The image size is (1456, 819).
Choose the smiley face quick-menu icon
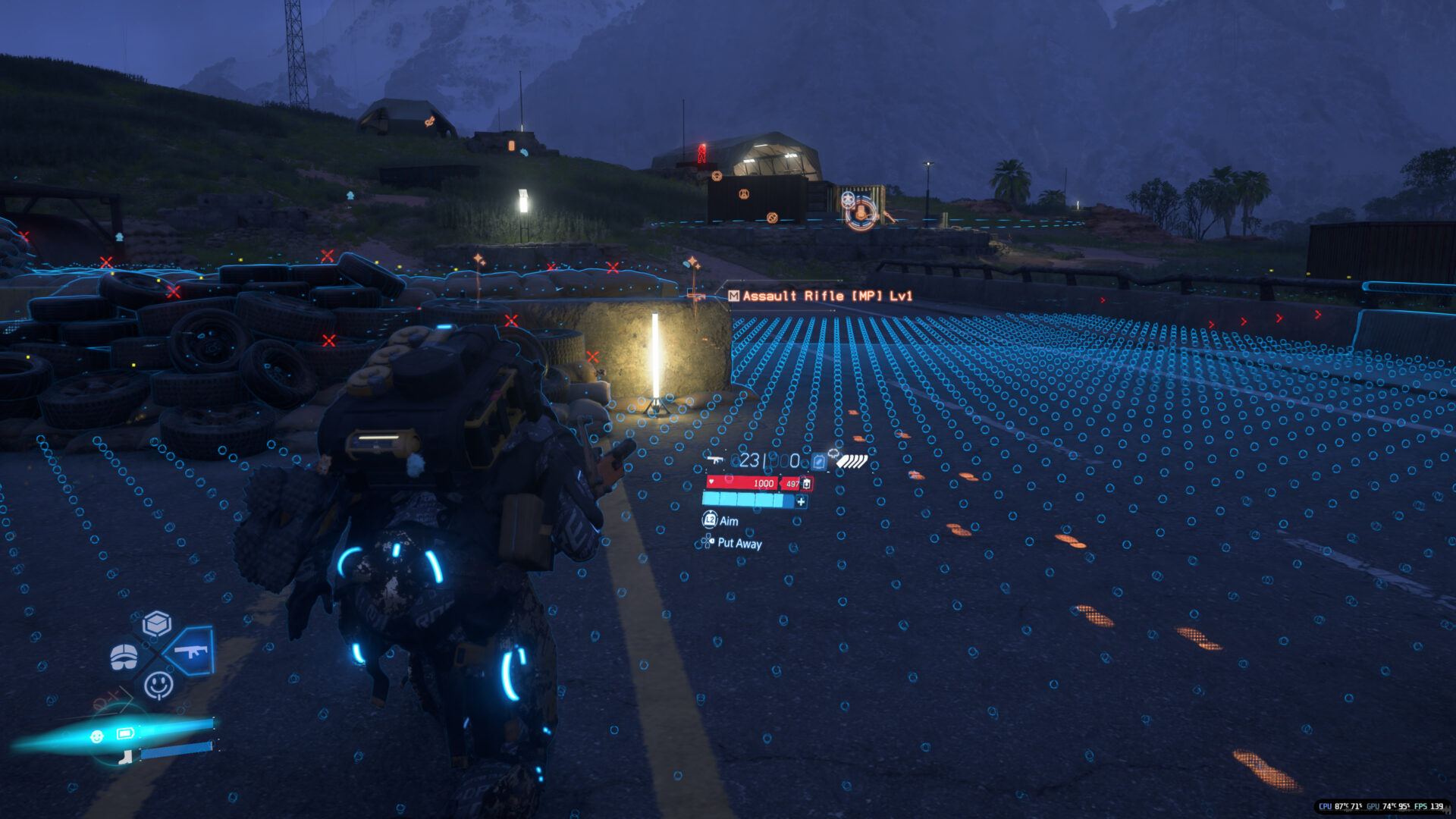click(x=158, y=685)
